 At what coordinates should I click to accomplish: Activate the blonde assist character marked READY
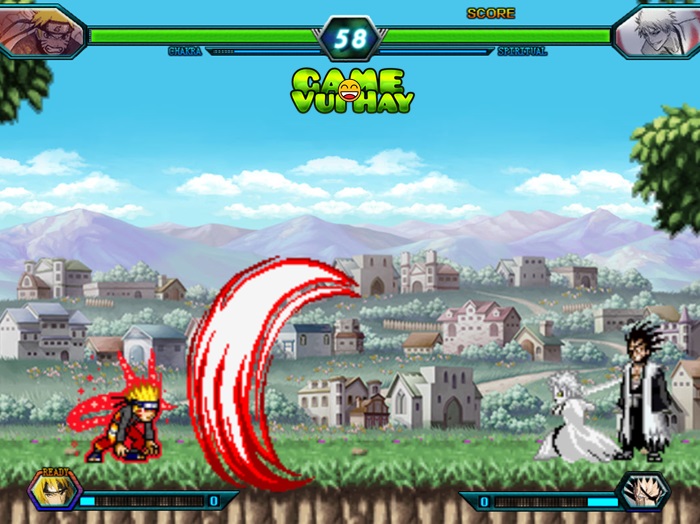pos(51,491)
